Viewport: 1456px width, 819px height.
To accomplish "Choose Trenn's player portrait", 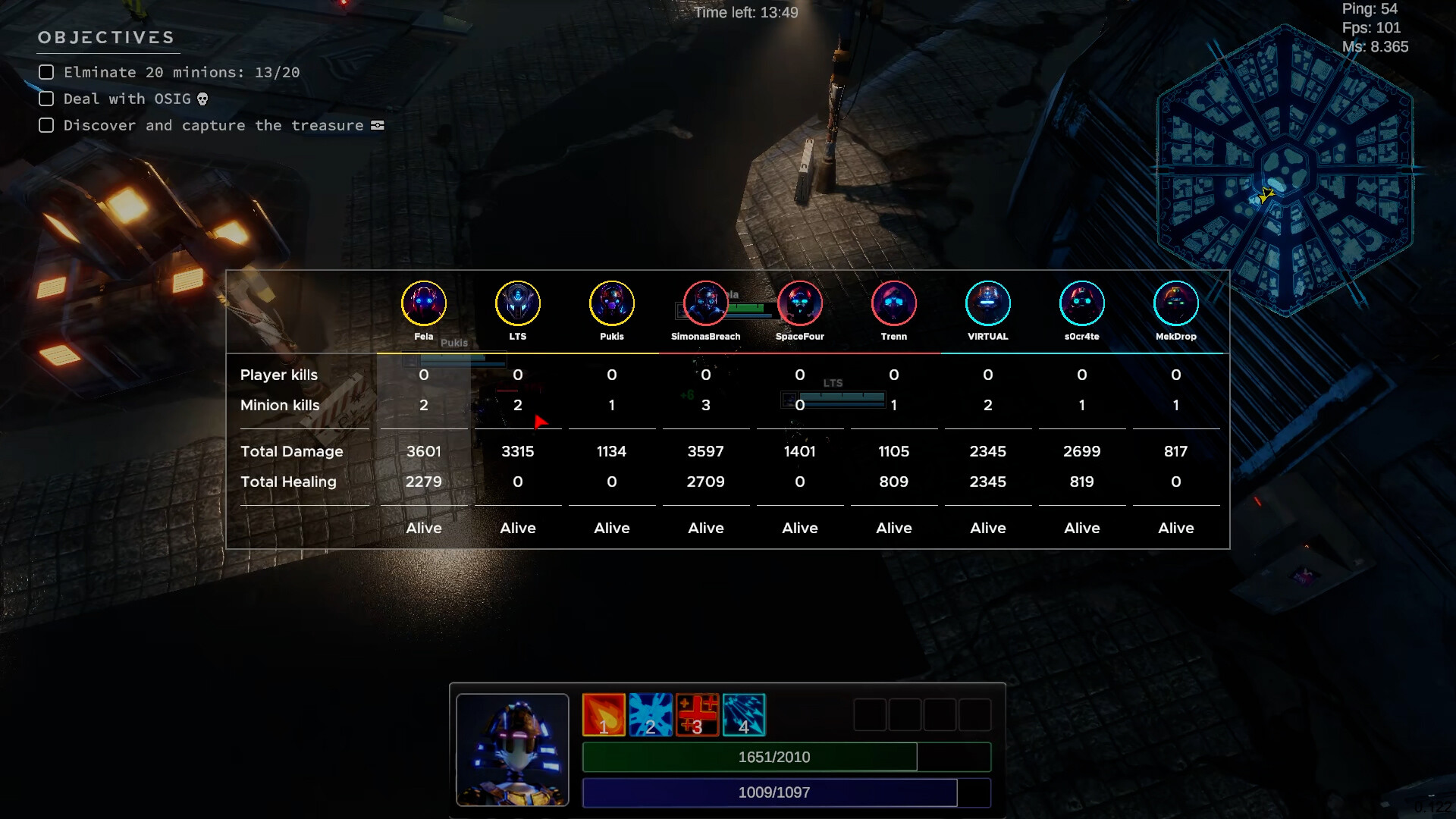I will 894,303.
